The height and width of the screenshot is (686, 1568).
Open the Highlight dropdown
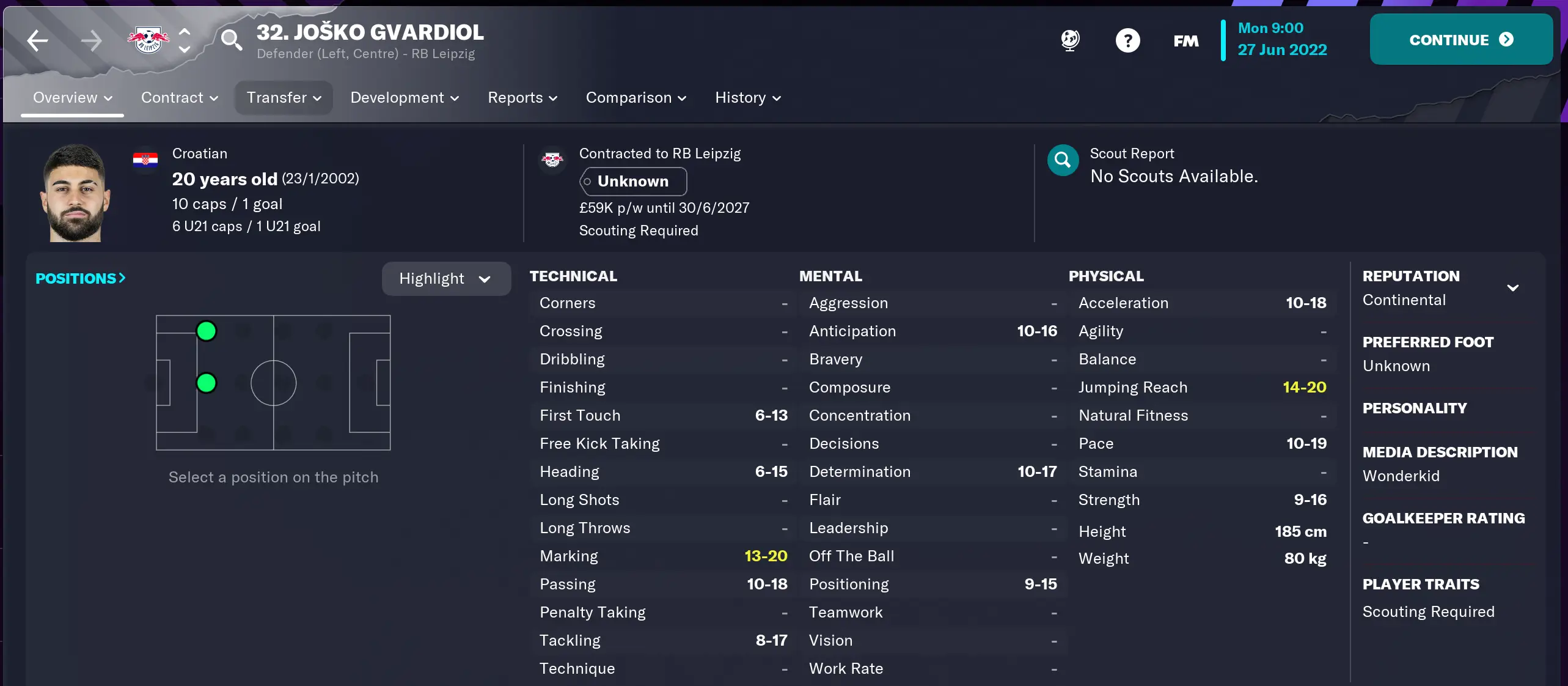(445, 278)
